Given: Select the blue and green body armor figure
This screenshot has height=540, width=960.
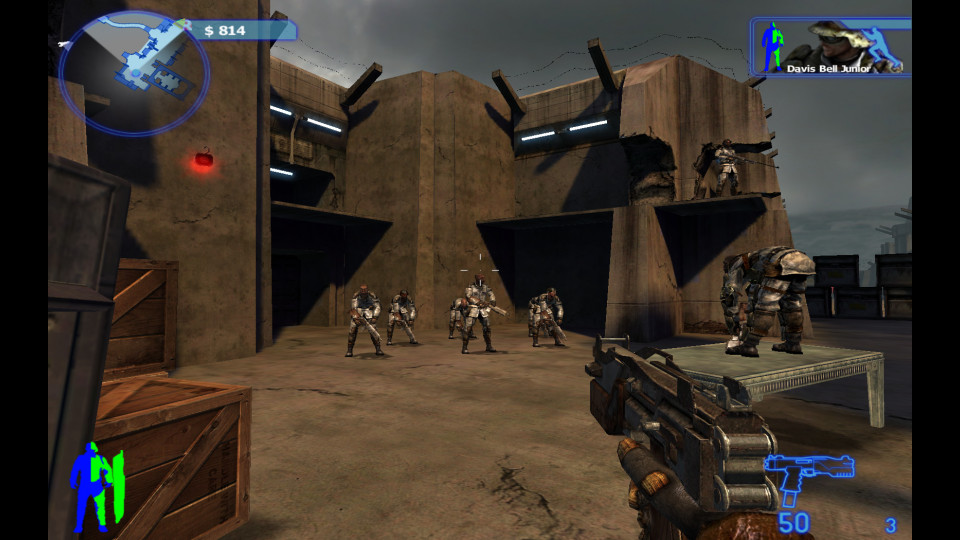Looking at the screenshot, I should [x=96, y=486].
